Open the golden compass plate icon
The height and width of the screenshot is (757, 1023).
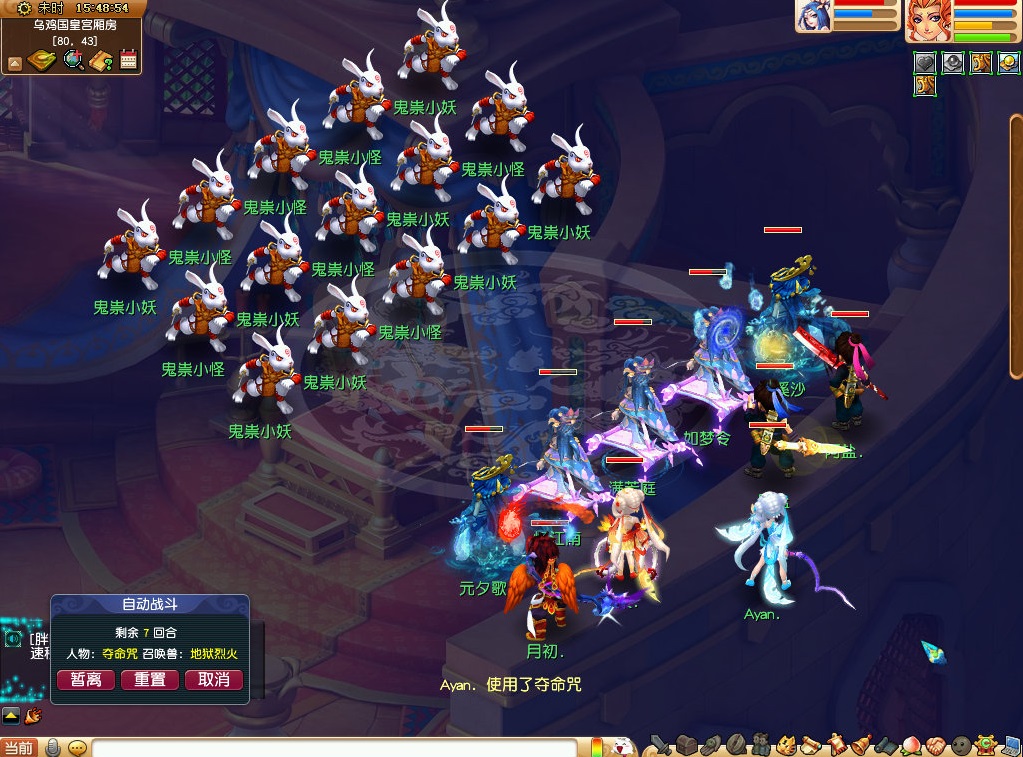[42, 60]
